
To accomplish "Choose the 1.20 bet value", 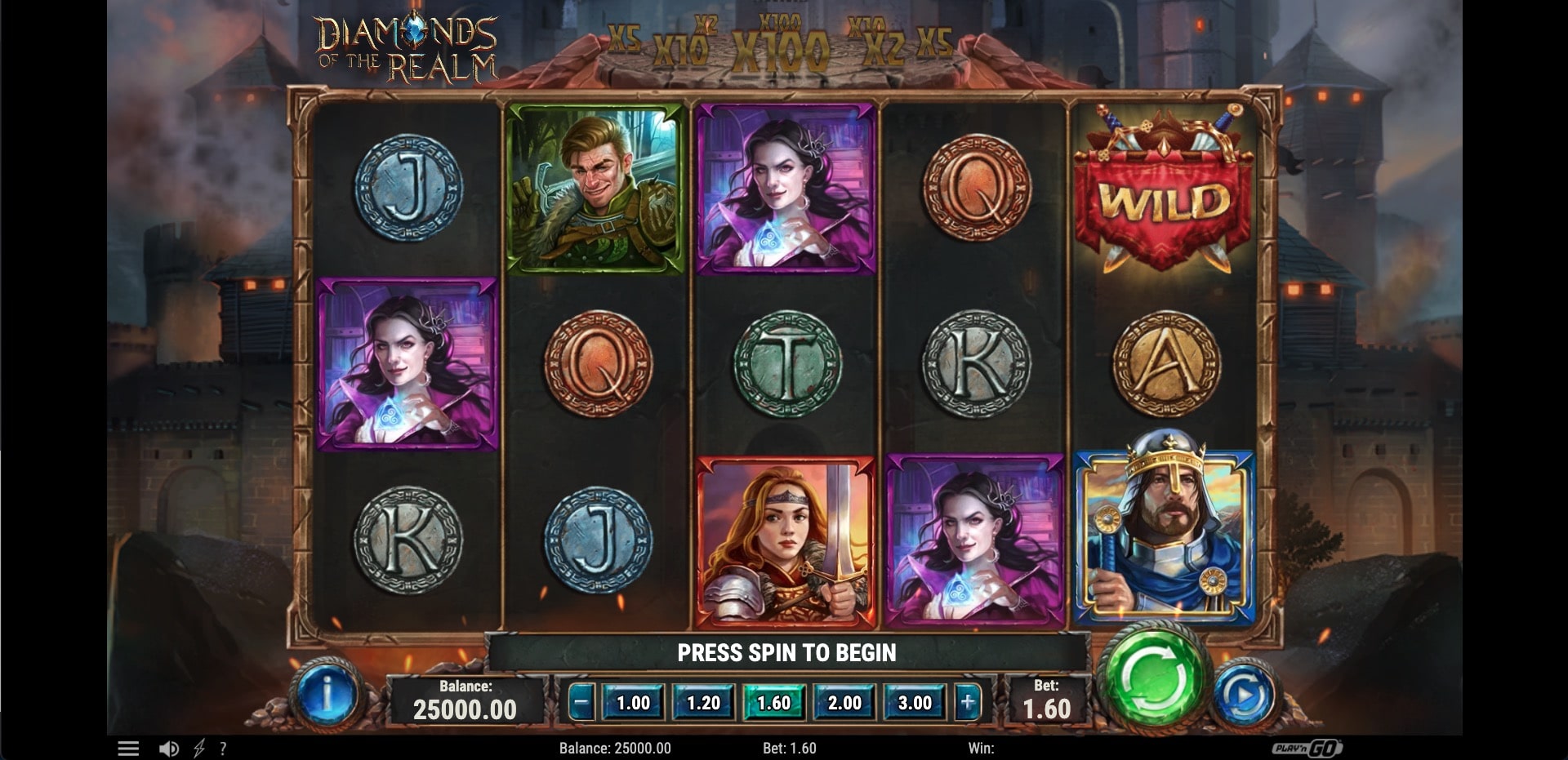I will click(703, 703).
